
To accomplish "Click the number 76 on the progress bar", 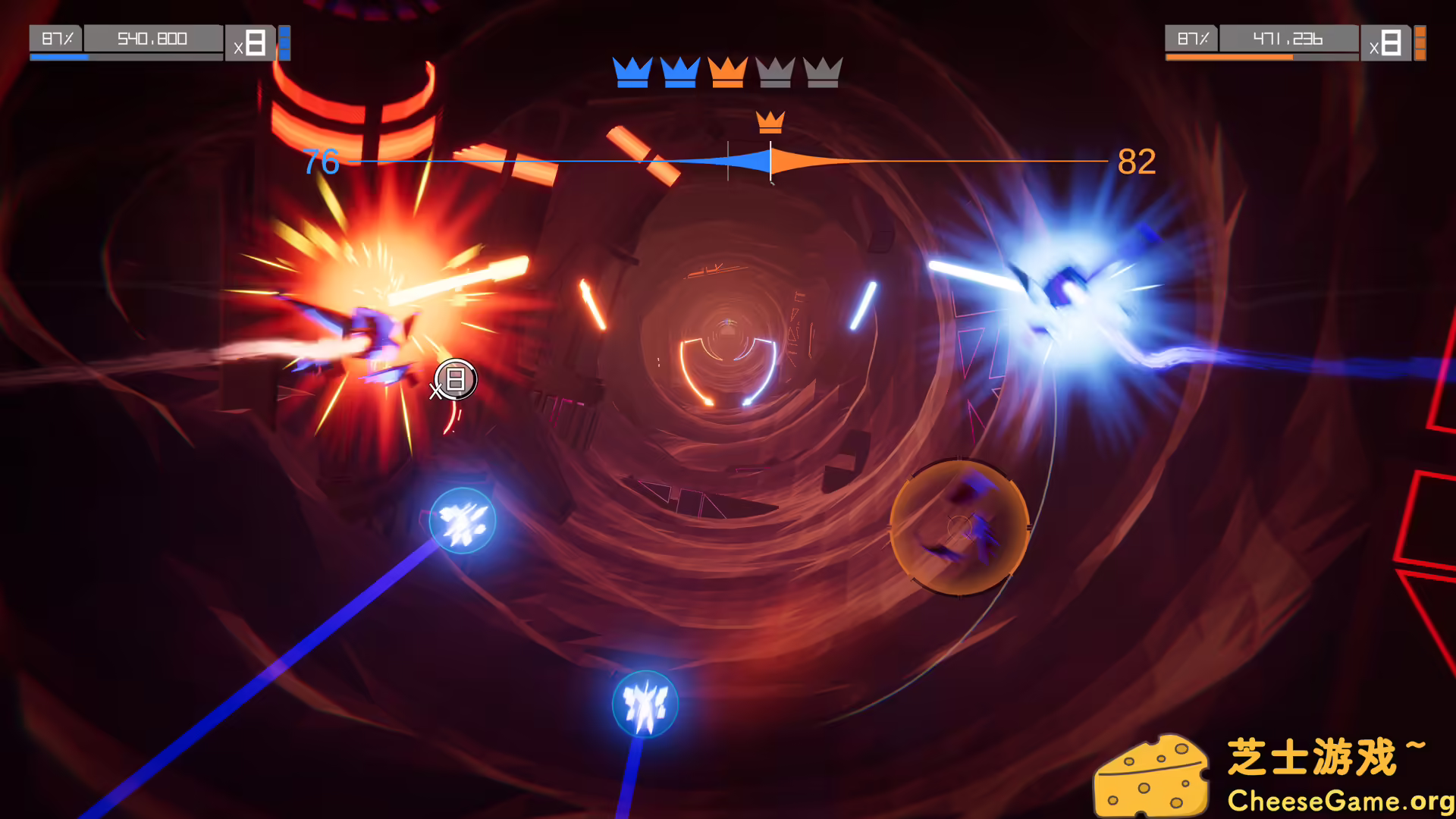I will click(x=321, y=161).
